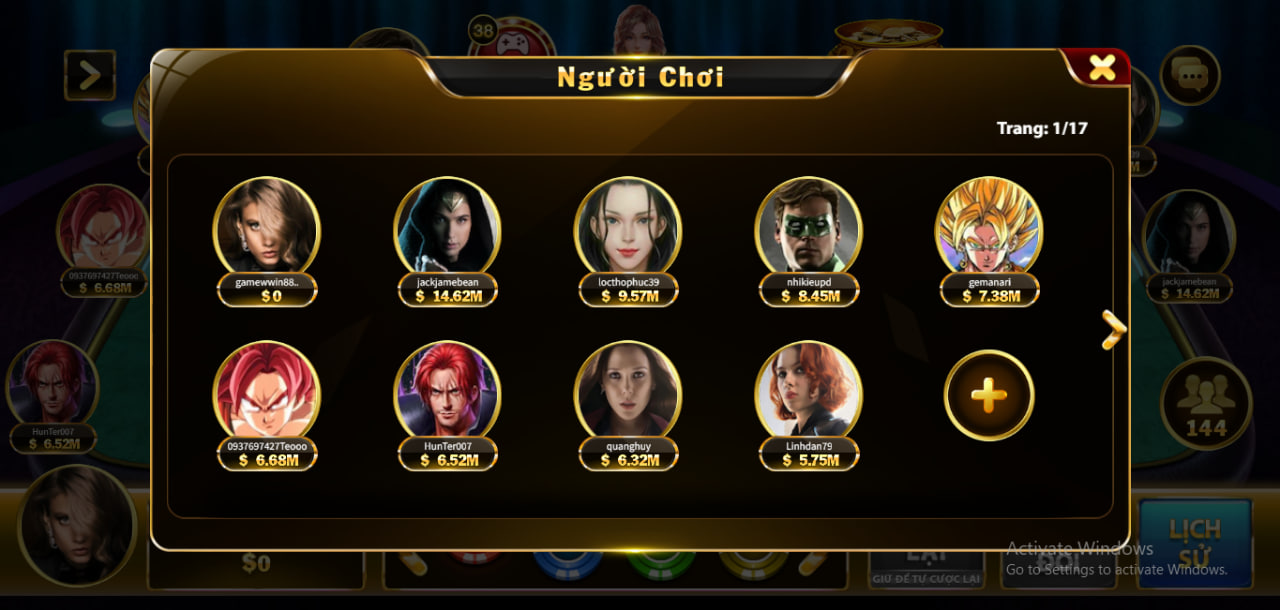Viewport: 1280px width, 610px height.
Task: Select player gamewwin88 avatar
Action: 266,227
